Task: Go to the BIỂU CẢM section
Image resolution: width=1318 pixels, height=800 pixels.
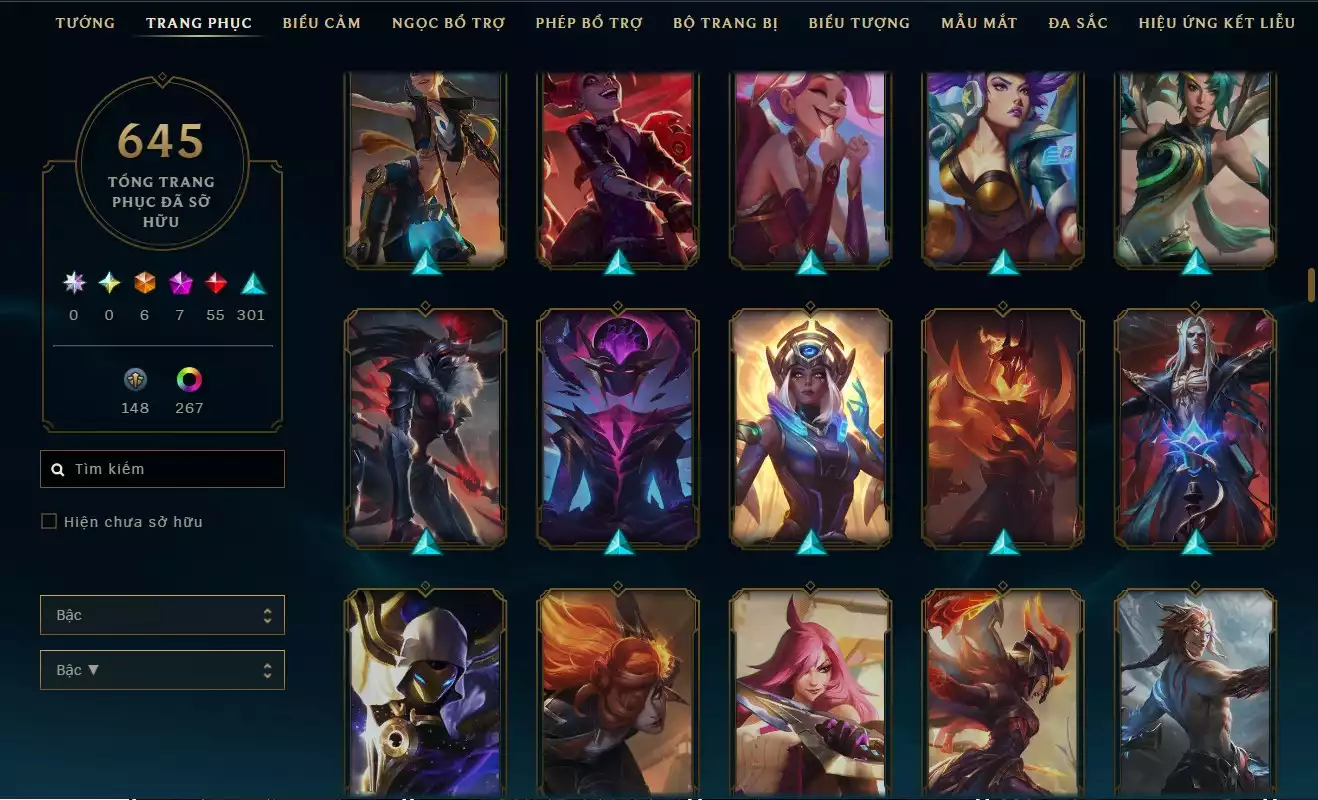Action: click(x=322, y=22)
